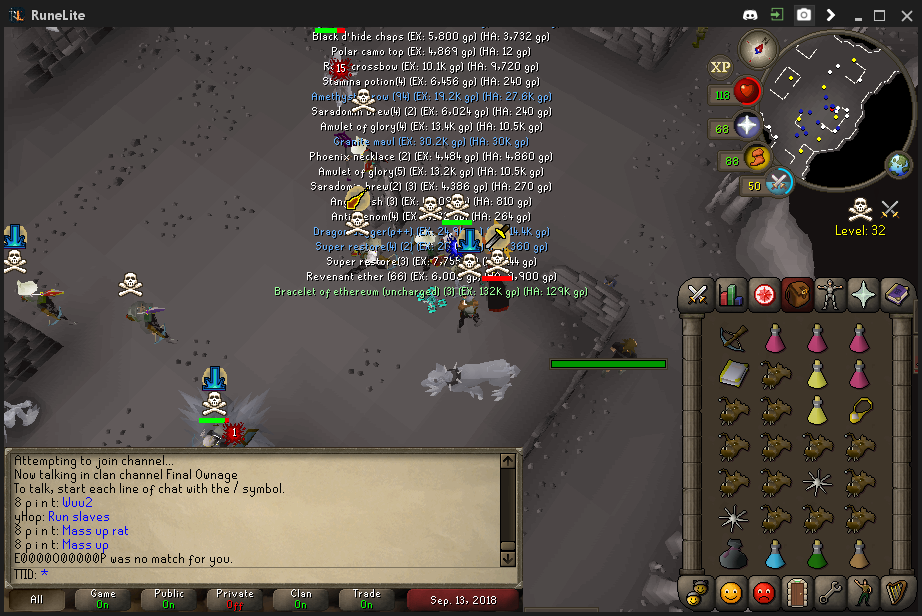Switch to the Skills tab

coord(731,294)
